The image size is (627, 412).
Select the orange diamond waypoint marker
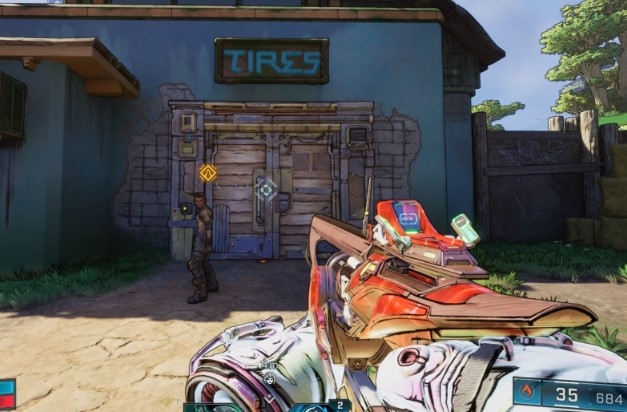(208, 172)
